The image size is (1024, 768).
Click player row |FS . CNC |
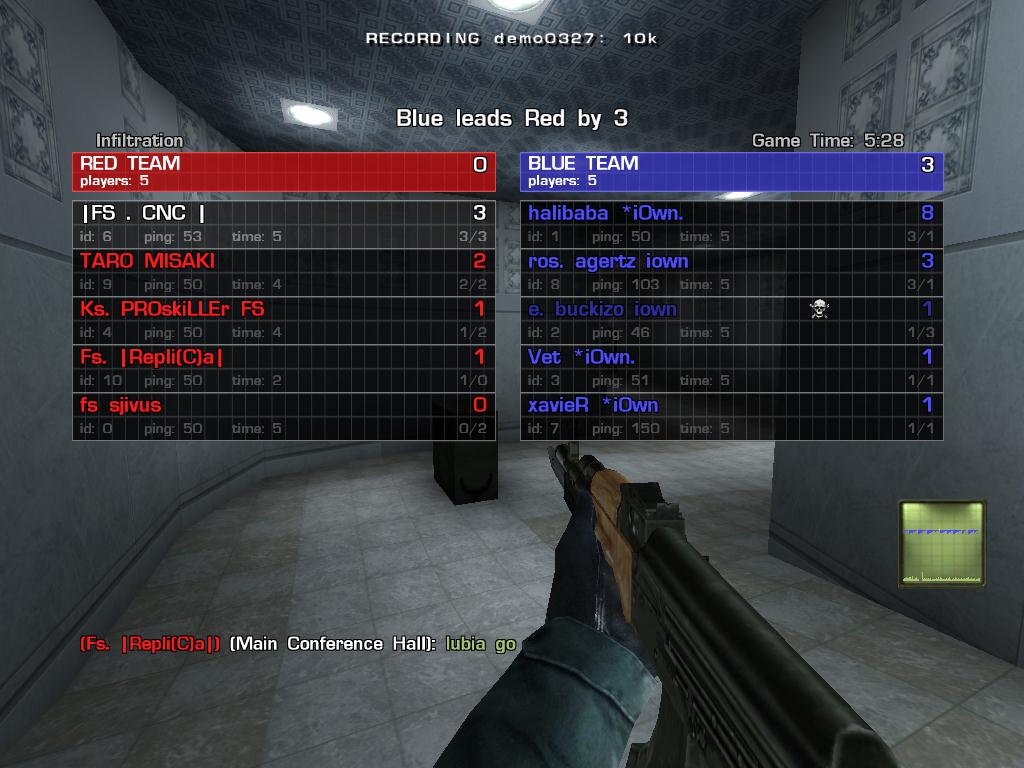pos(283,224)
